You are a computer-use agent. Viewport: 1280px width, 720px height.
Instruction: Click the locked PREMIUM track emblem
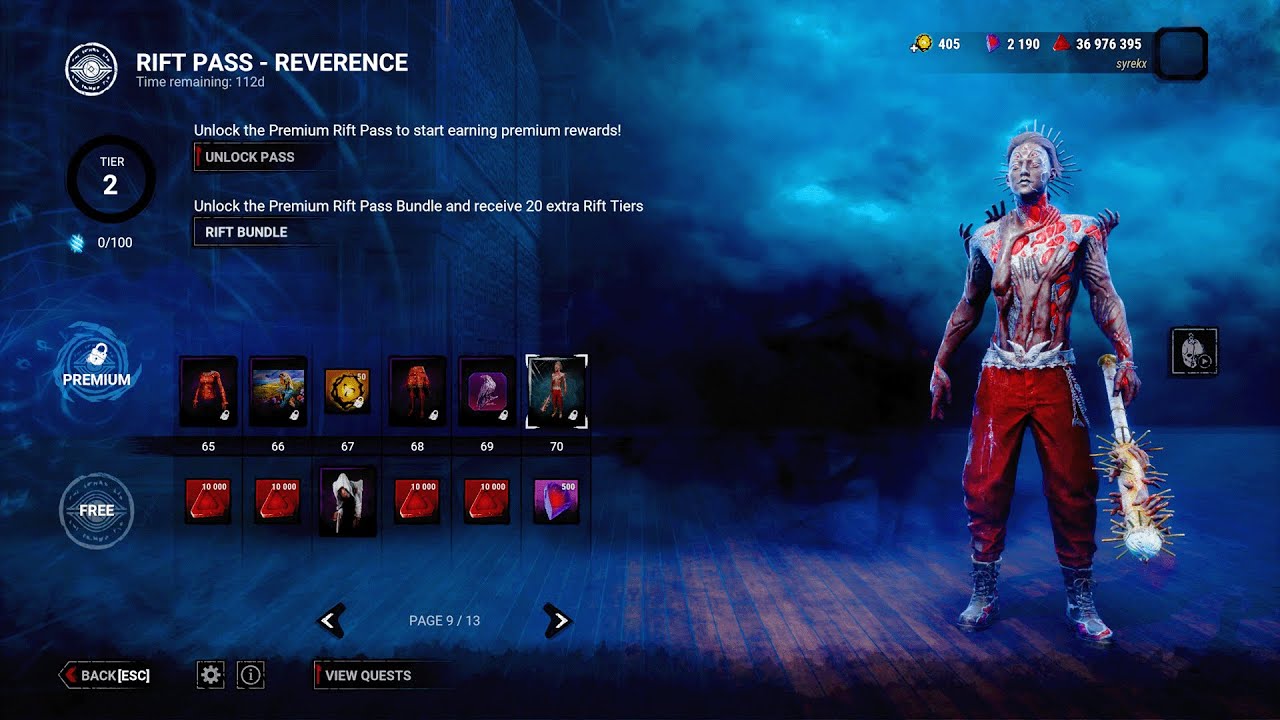[97, 366]
